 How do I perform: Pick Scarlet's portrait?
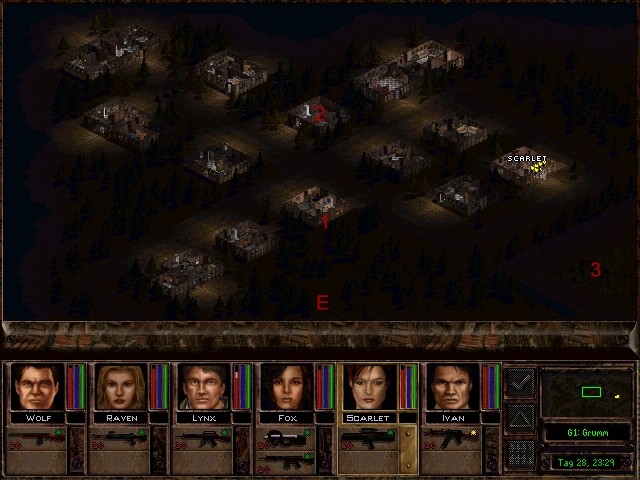click(369, 387)
